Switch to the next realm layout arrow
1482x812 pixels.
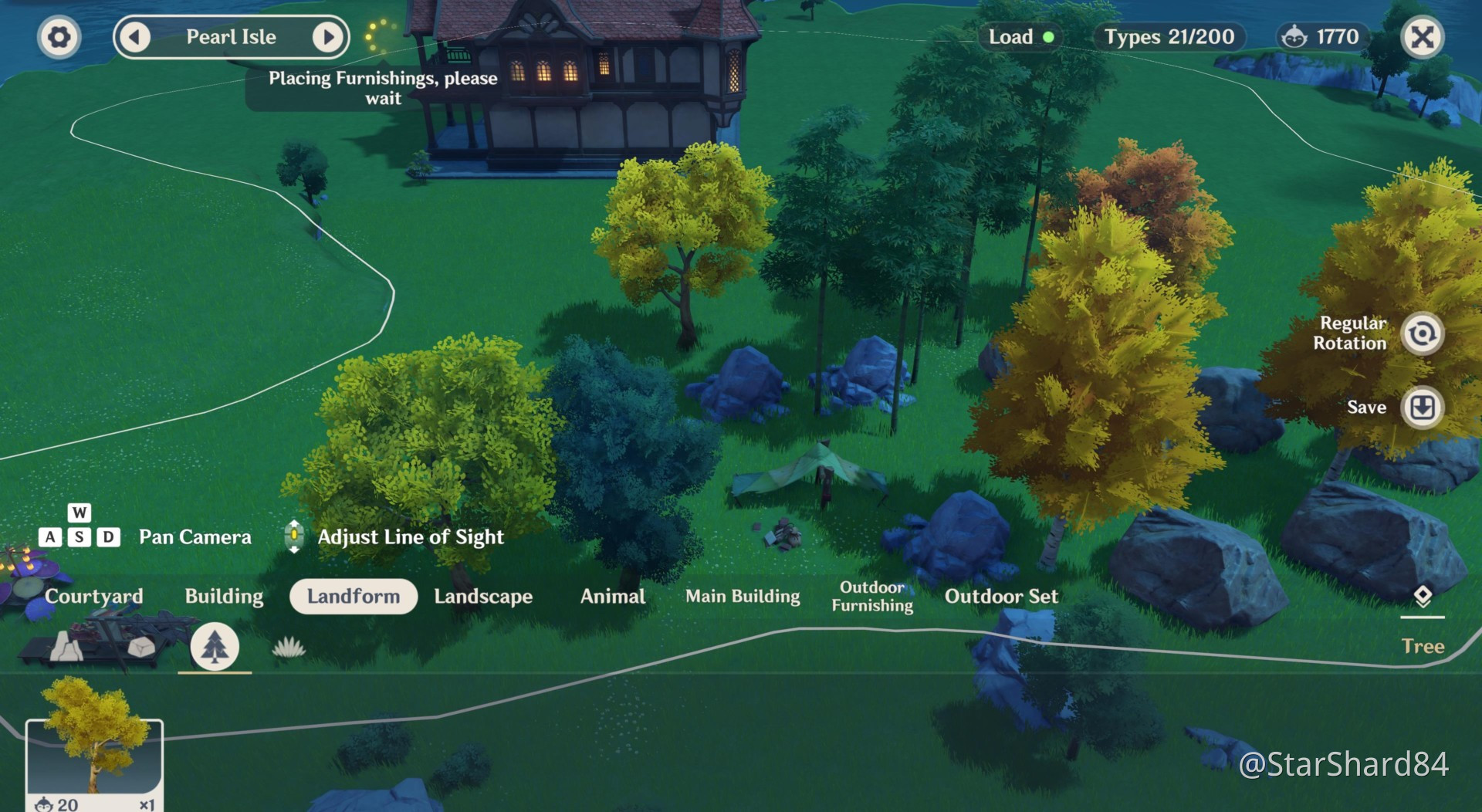328,37
